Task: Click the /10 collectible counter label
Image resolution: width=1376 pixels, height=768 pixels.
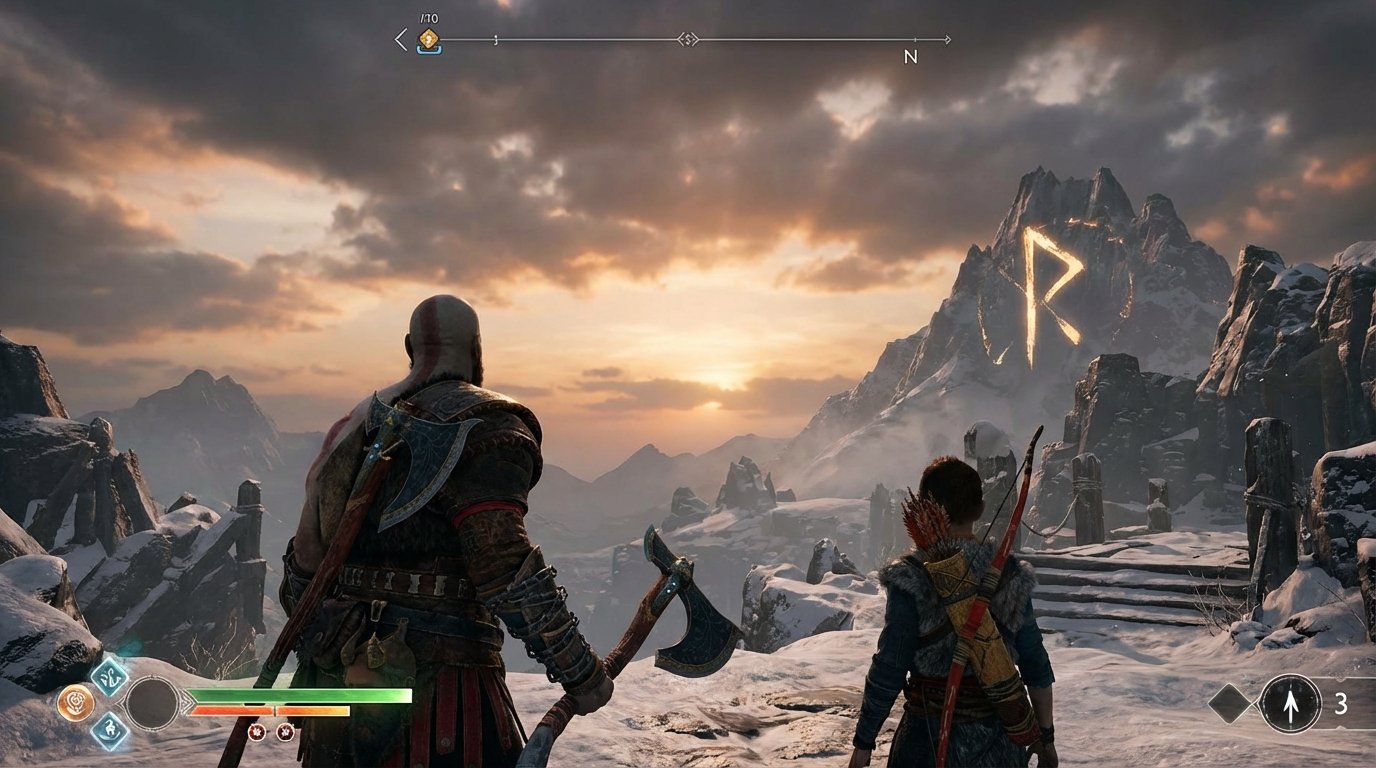Action: pyautogui.click(x=428, y=17)
